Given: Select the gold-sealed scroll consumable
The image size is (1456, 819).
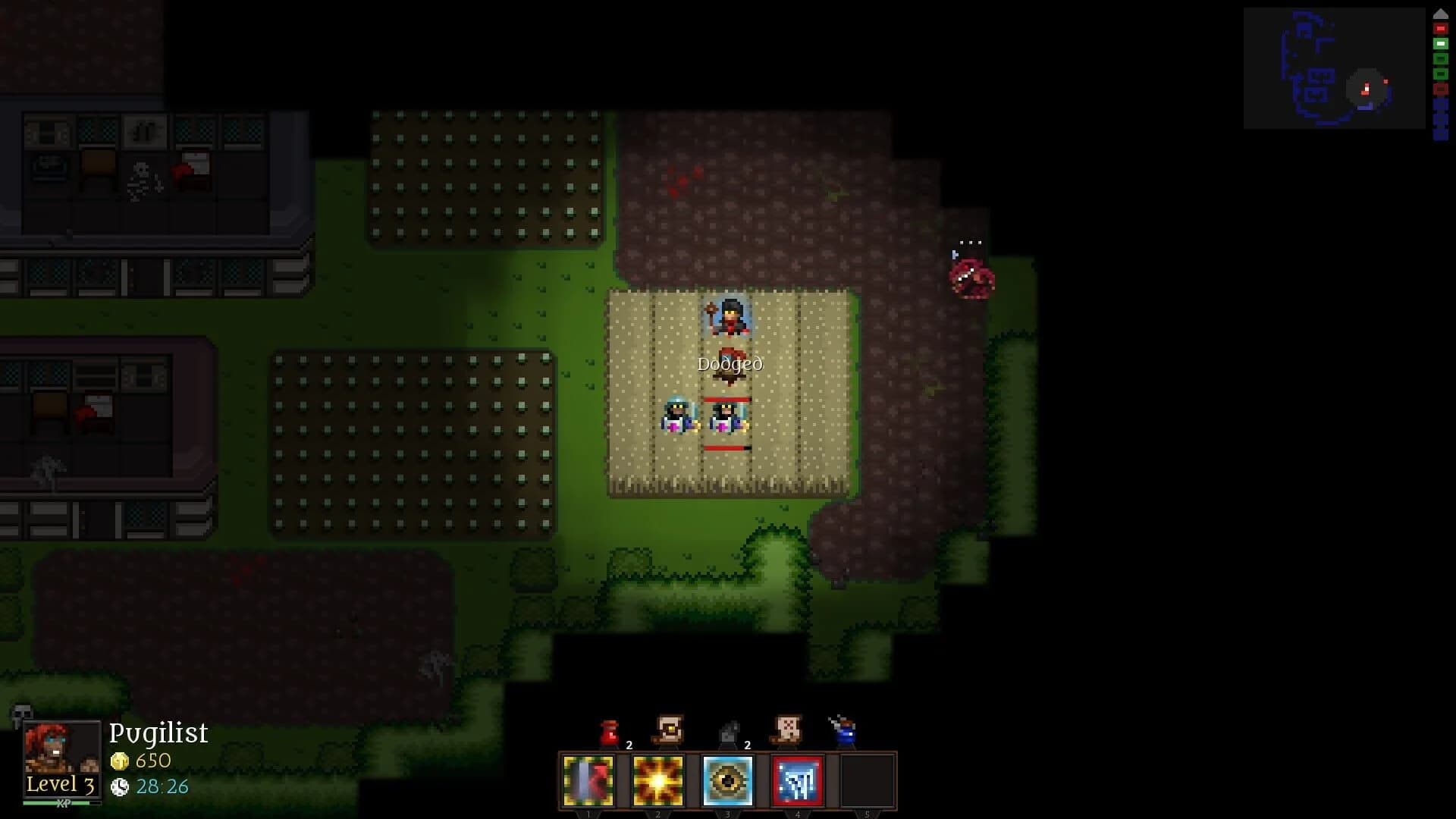Looking at the screenshot, I should tap(668, 728).
